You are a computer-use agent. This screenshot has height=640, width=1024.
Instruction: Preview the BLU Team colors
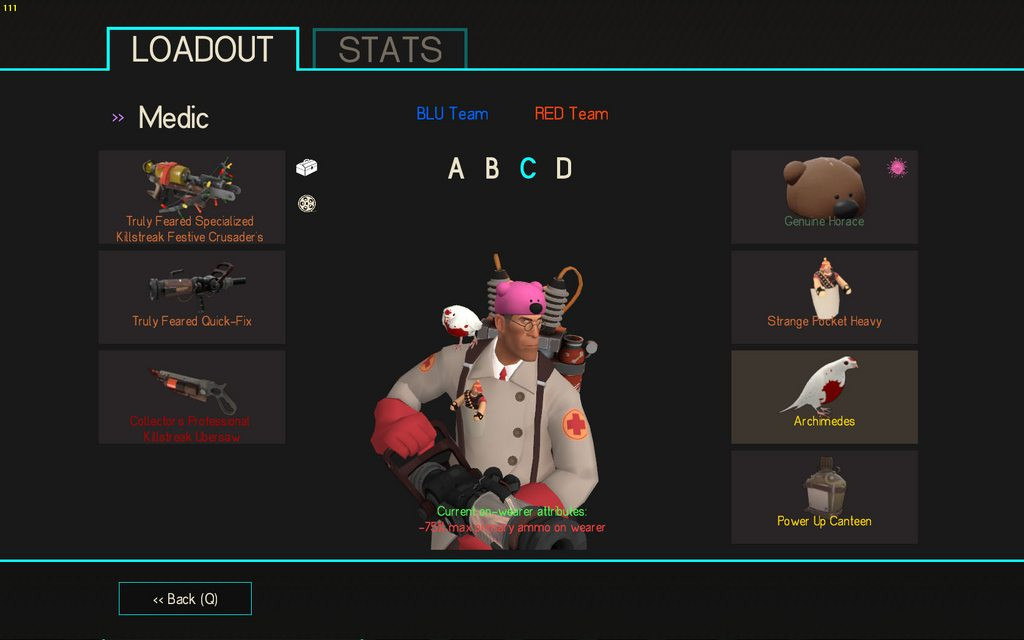(x=452, y=114)
